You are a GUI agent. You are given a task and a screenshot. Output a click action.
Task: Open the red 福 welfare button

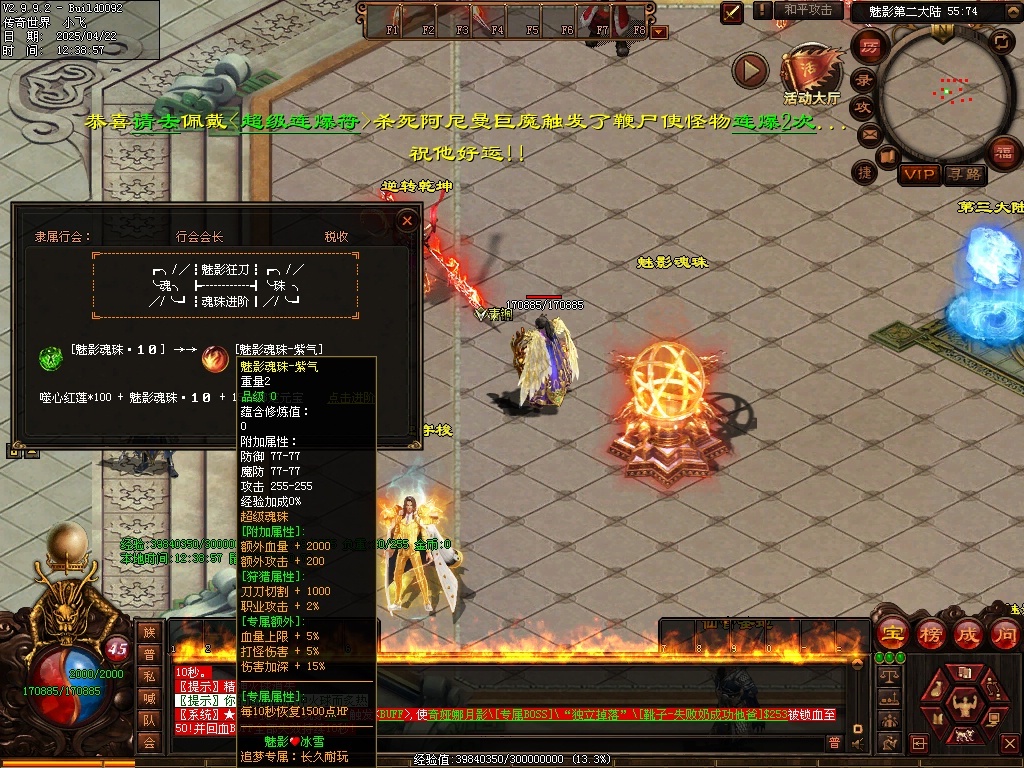click(1003, 152)
